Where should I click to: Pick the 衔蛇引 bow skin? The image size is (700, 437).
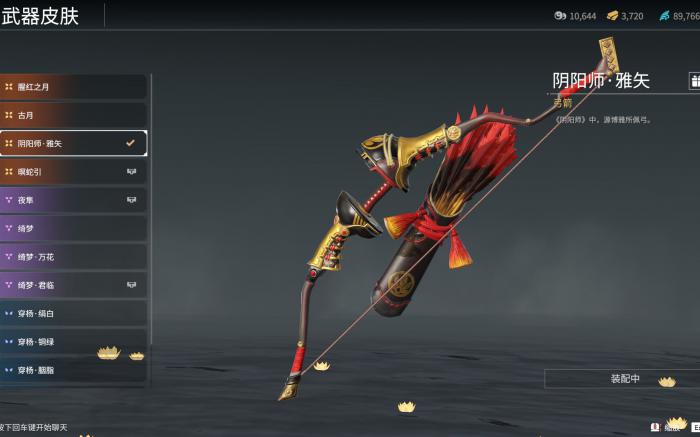coord(73,172)
